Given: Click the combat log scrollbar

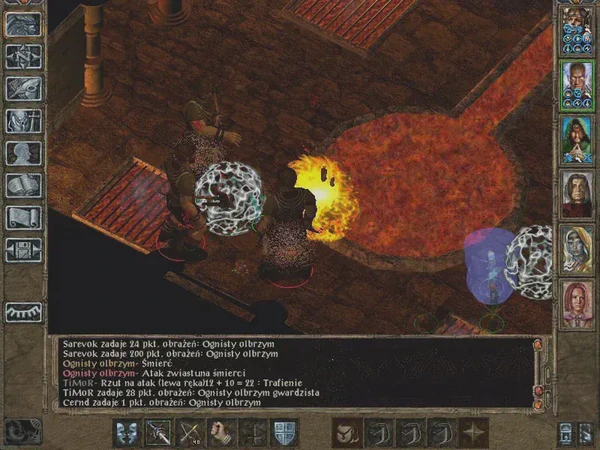Looking at the screenshot, I should [x=540, y=372].
